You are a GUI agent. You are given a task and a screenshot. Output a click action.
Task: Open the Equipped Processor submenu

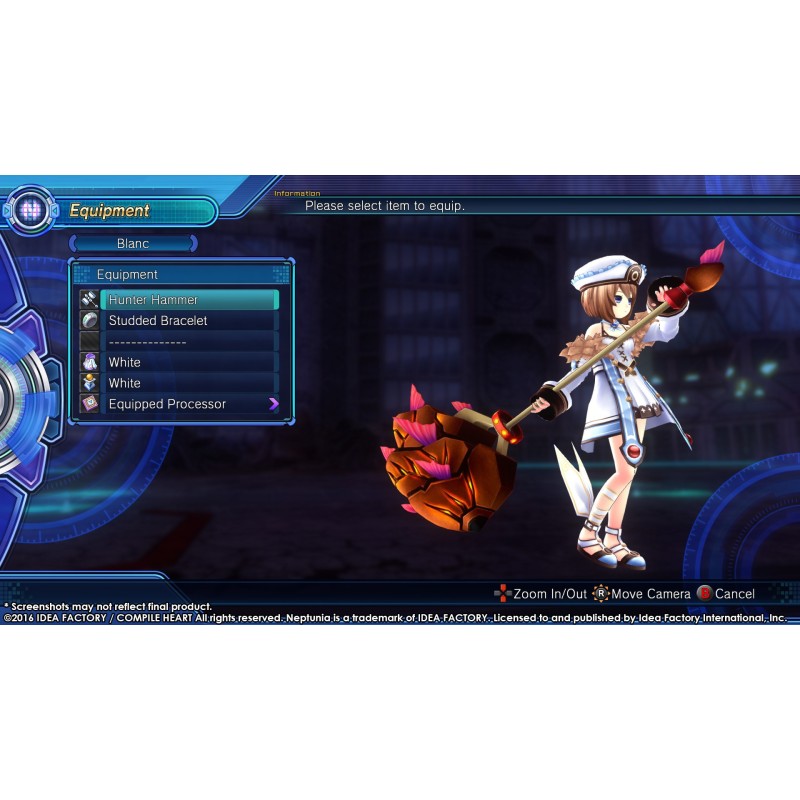coord(178,405)
